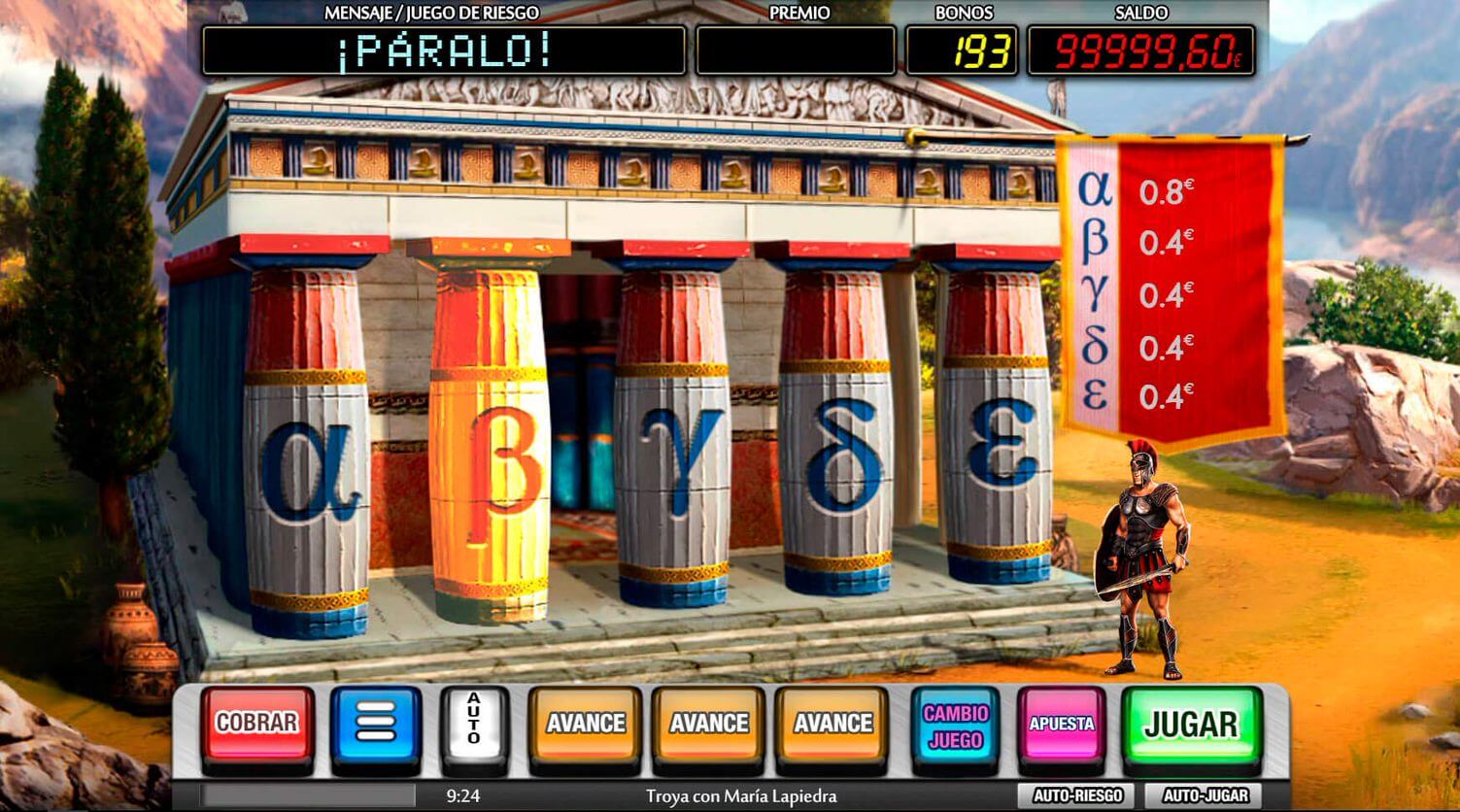Activate the AUTO-JUGAR option
Image resolution: width=1460 pixels, height=812 pixels.
1204,795
